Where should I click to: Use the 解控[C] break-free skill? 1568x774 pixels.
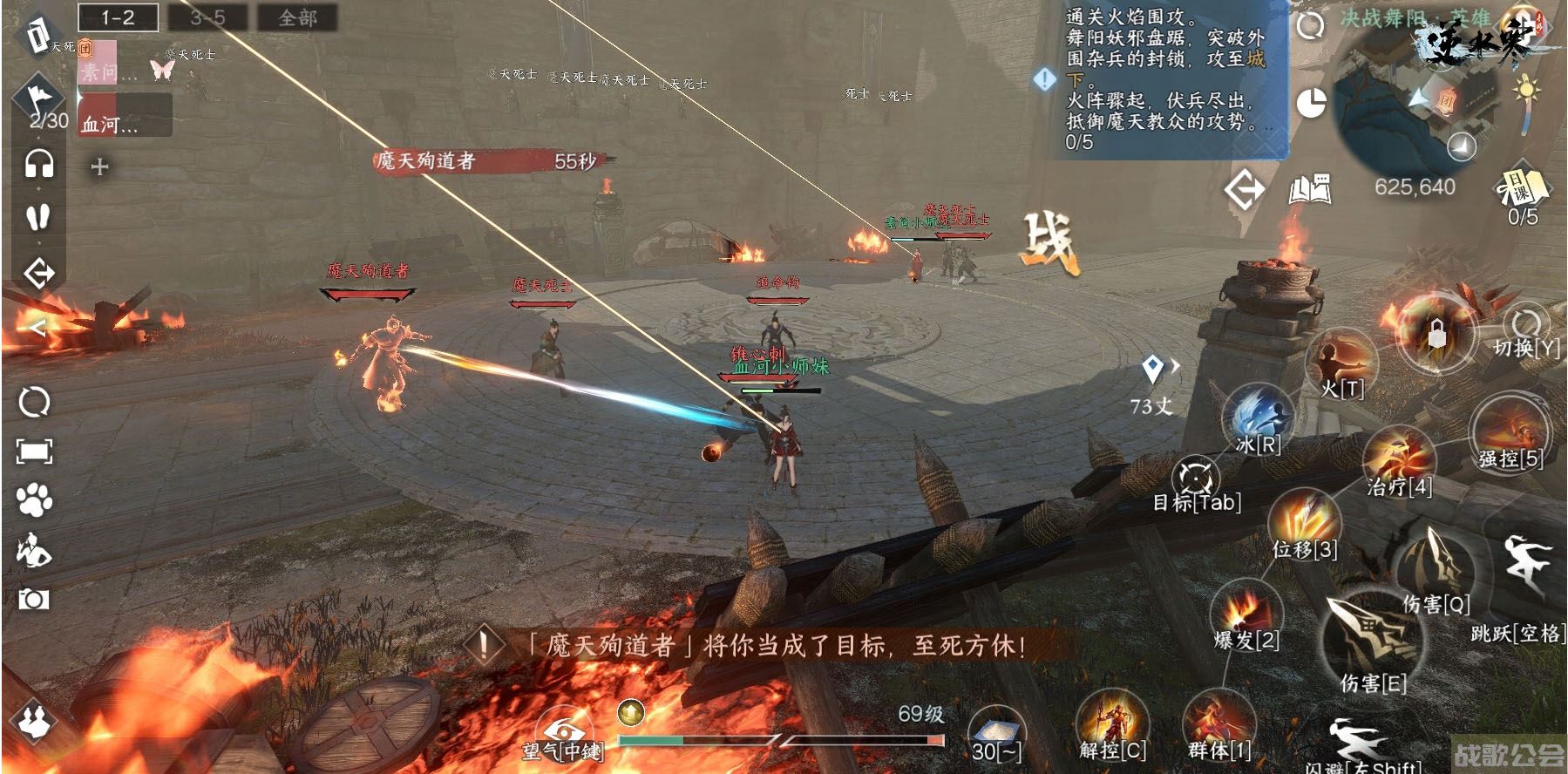(1111, 723)
